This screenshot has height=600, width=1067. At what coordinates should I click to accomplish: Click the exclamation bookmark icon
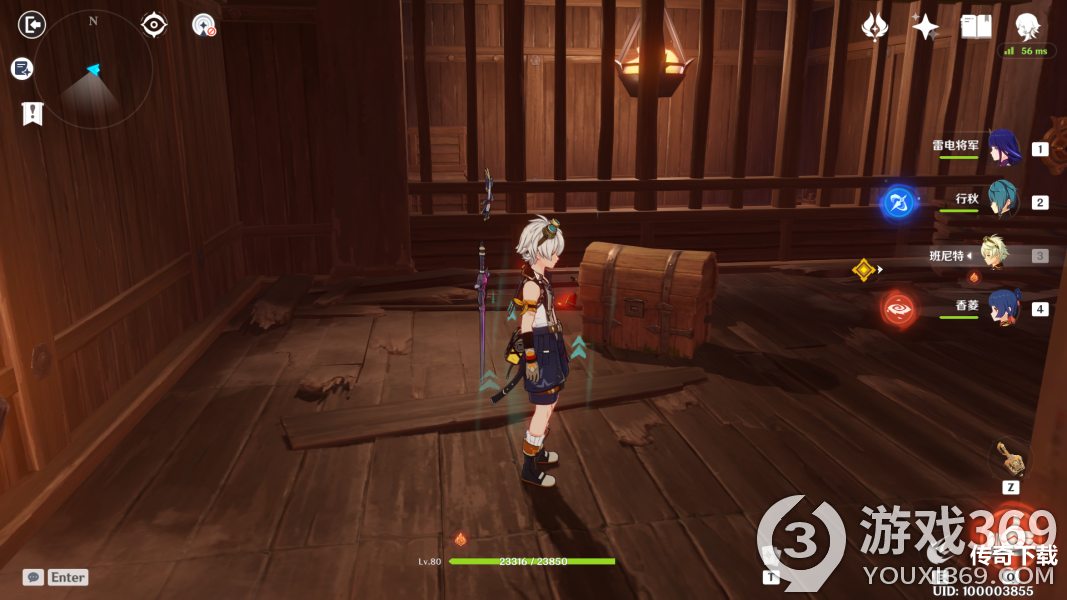point(32,113)
